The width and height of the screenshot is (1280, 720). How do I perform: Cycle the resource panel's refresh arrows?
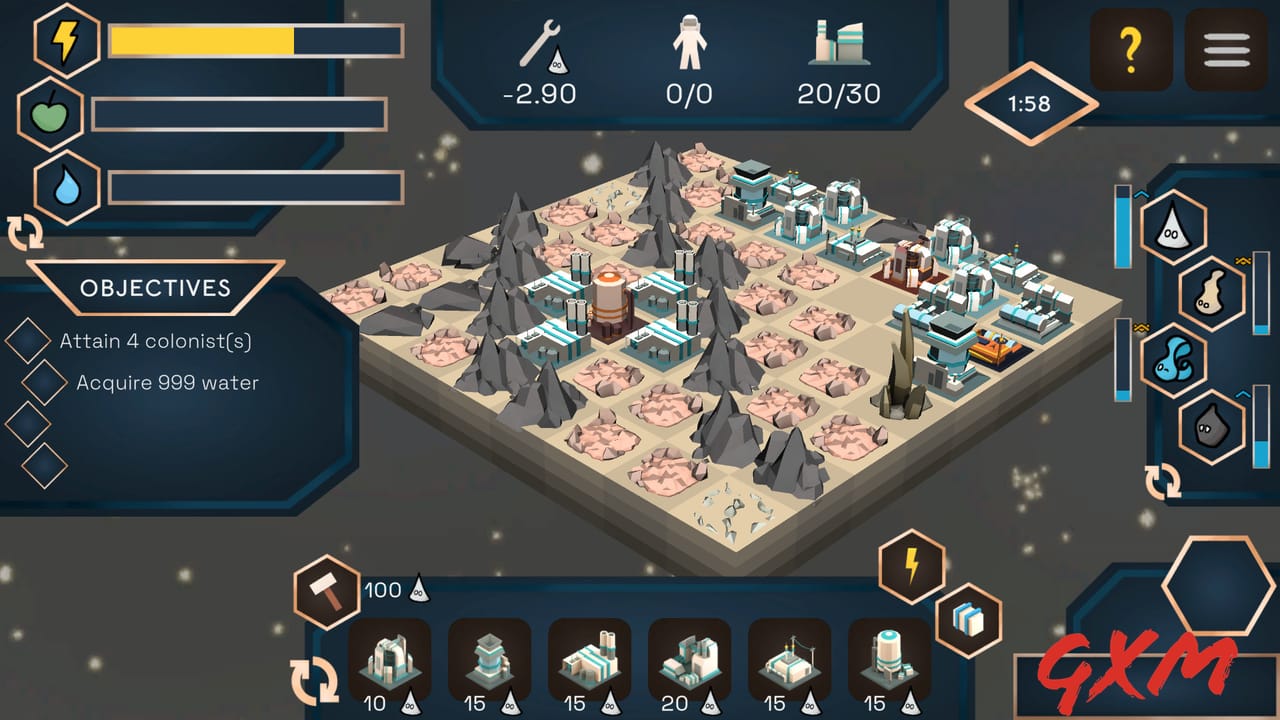point(1163,483)
